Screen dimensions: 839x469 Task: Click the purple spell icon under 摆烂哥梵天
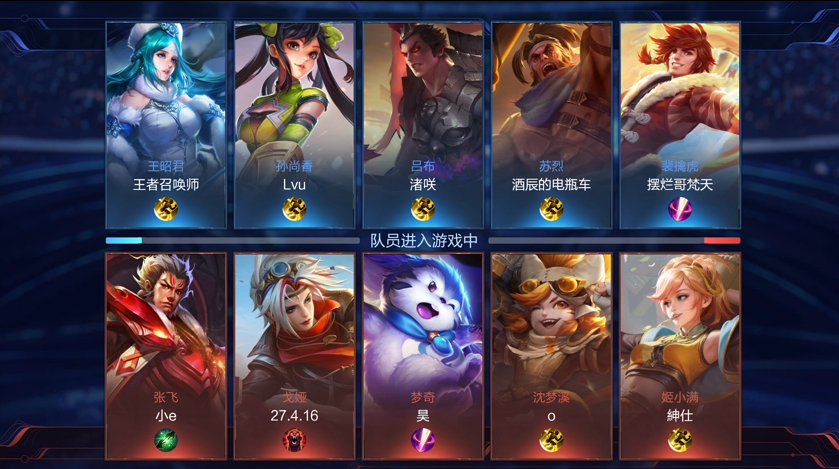click(680, 209)
